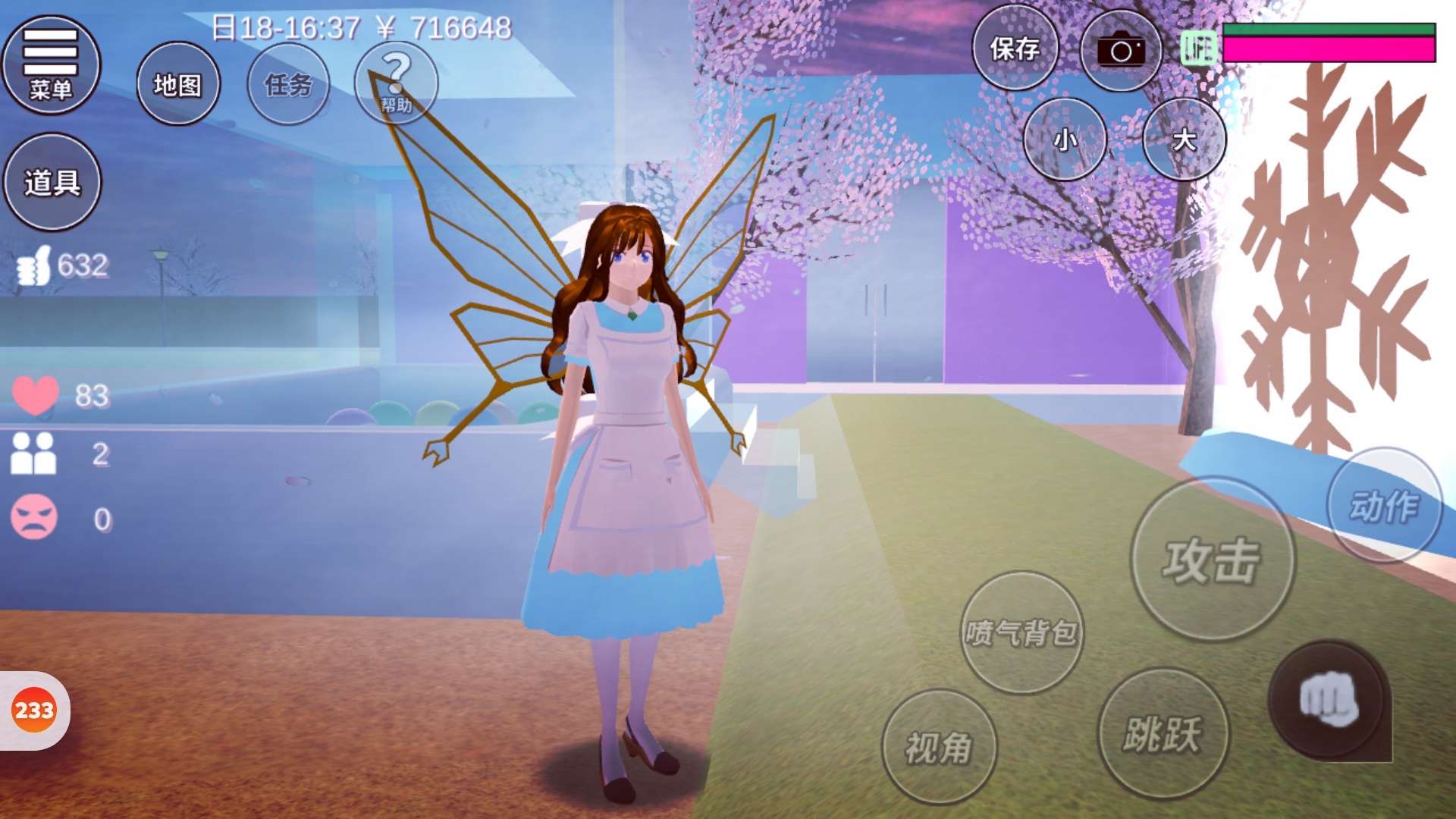Tap the 小 shrink size button
The width and height of the screenshot is (1456, 819).
click(1065, 140)
